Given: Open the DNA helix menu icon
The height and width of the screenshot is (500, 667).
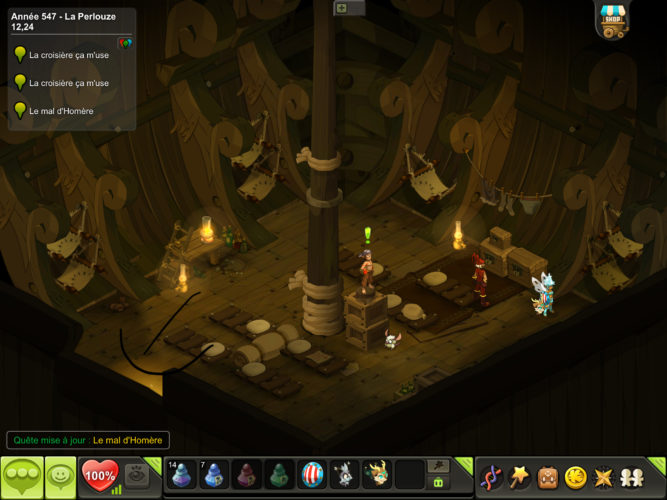Looking at the screenshot, I should 490,477.
